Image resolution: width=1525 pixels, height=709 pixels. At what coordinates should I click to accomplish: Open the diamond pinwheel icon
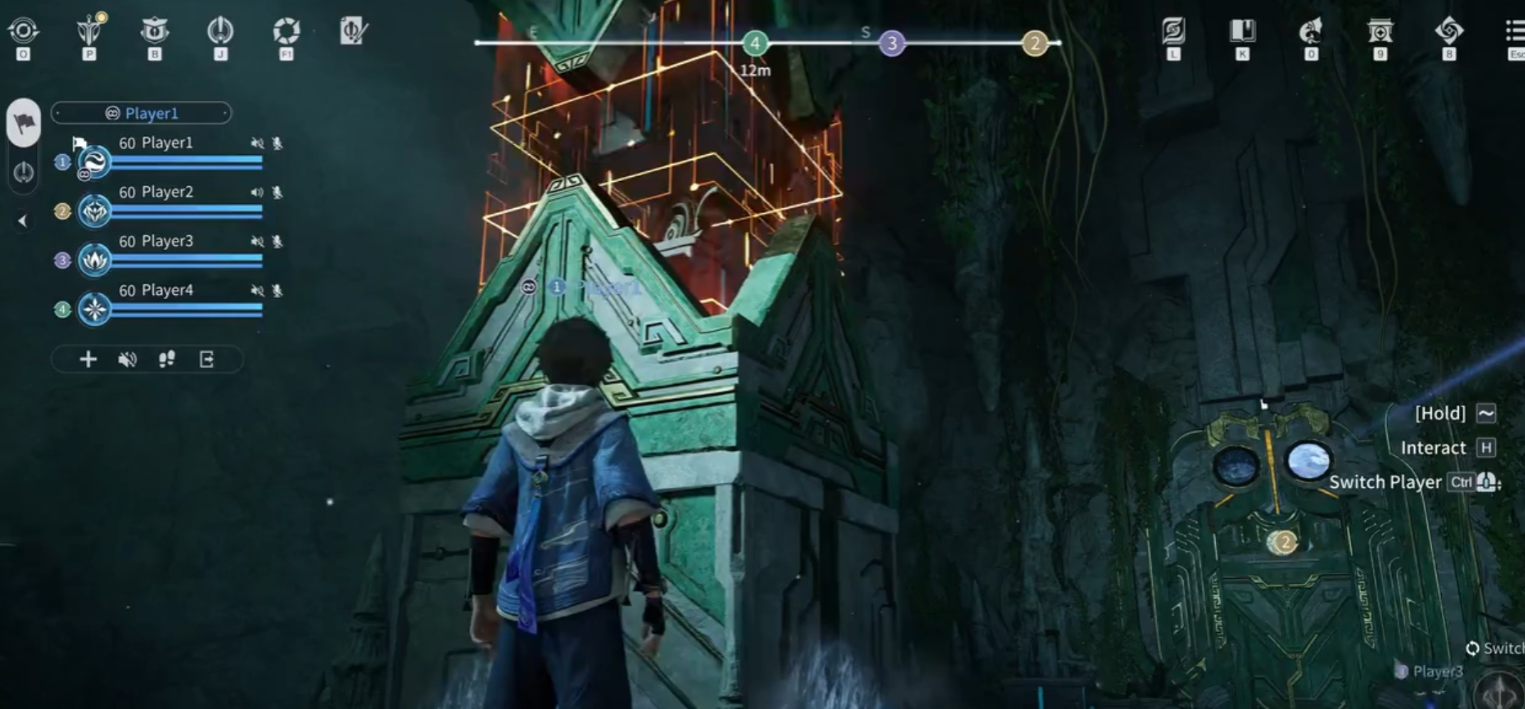click(1449, 31)
